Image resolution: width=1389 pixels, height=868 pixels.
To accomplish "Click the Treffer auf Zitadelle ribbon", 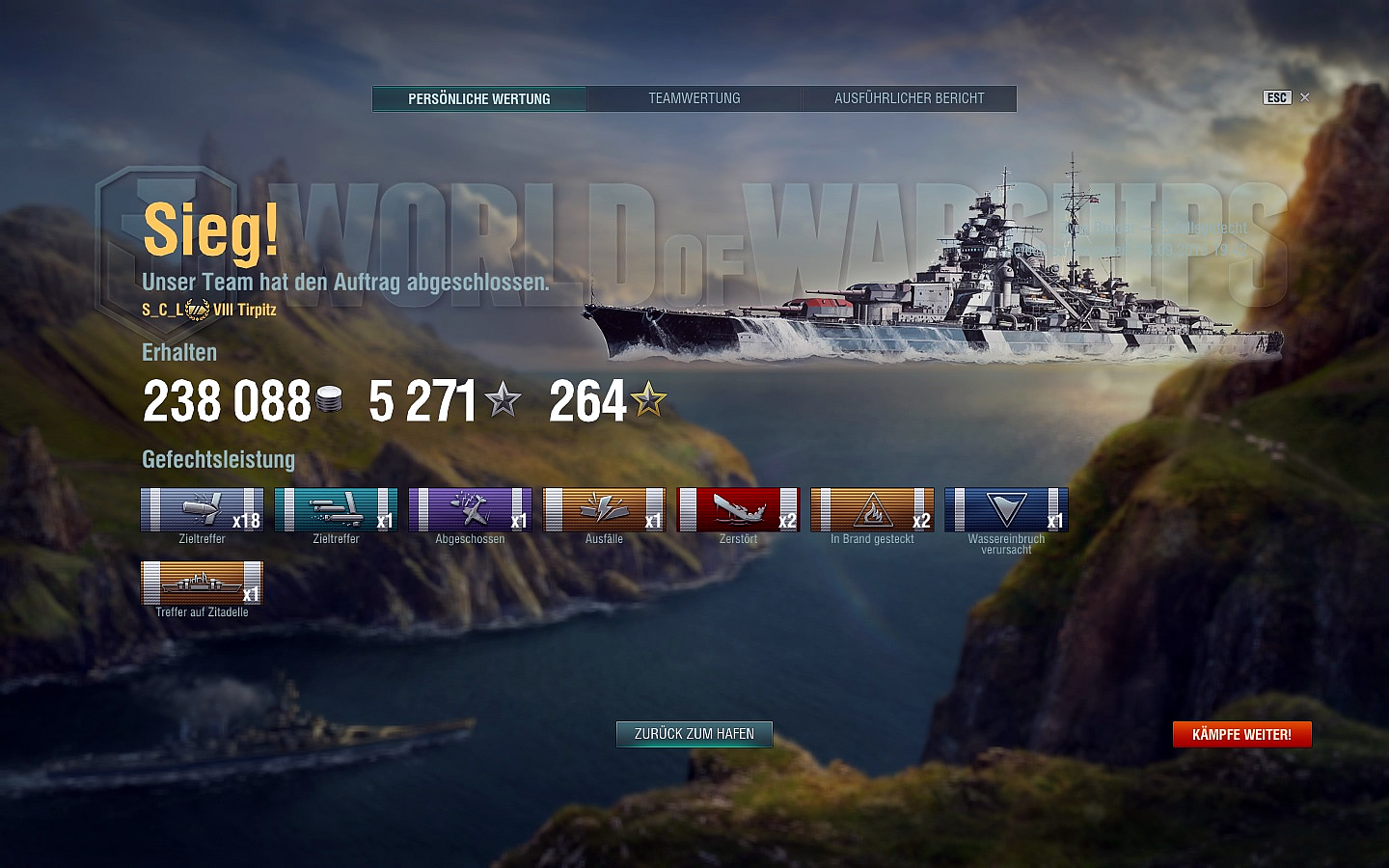I will tap(202, 583).
